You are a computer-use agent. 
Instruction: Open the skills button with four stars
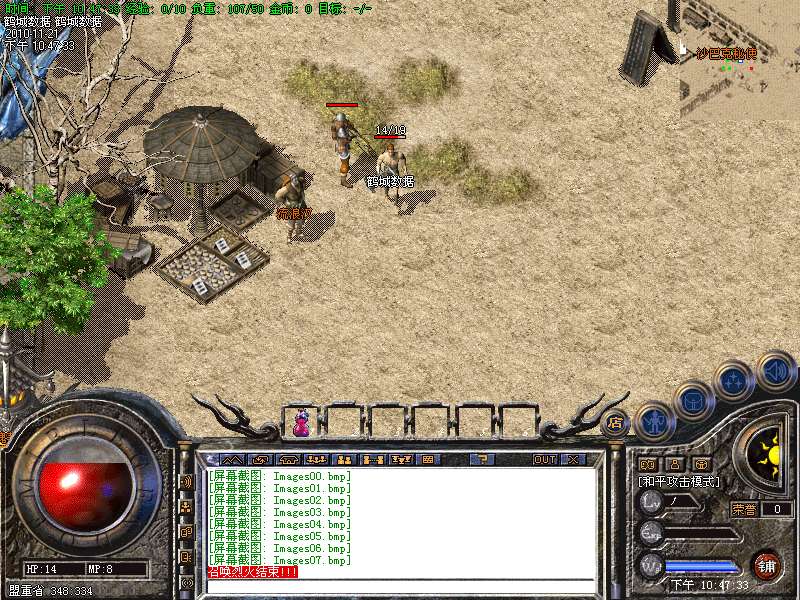734,382
